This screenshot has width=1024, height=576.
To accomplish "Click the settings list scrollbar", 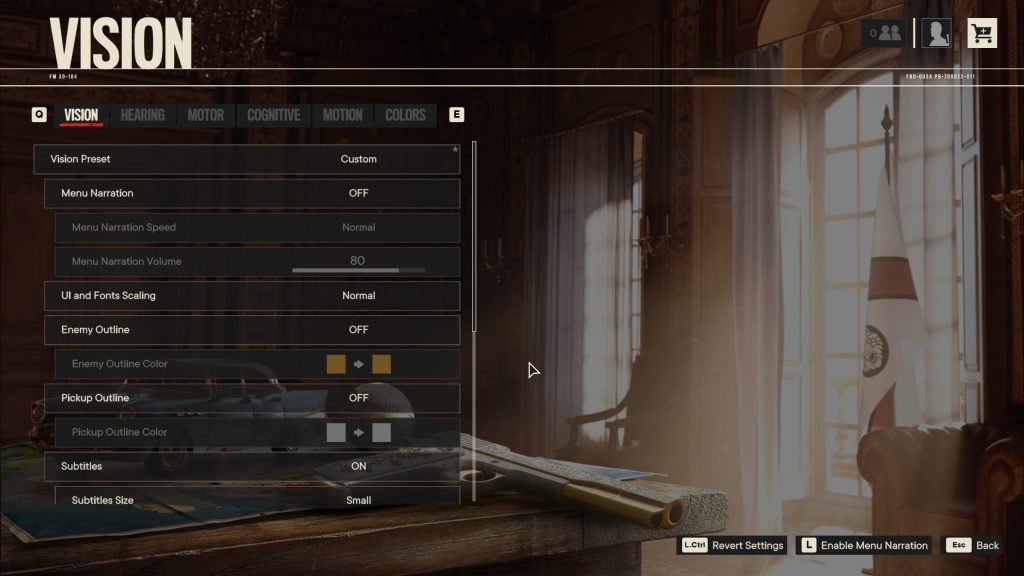I will tap(474, 240).
